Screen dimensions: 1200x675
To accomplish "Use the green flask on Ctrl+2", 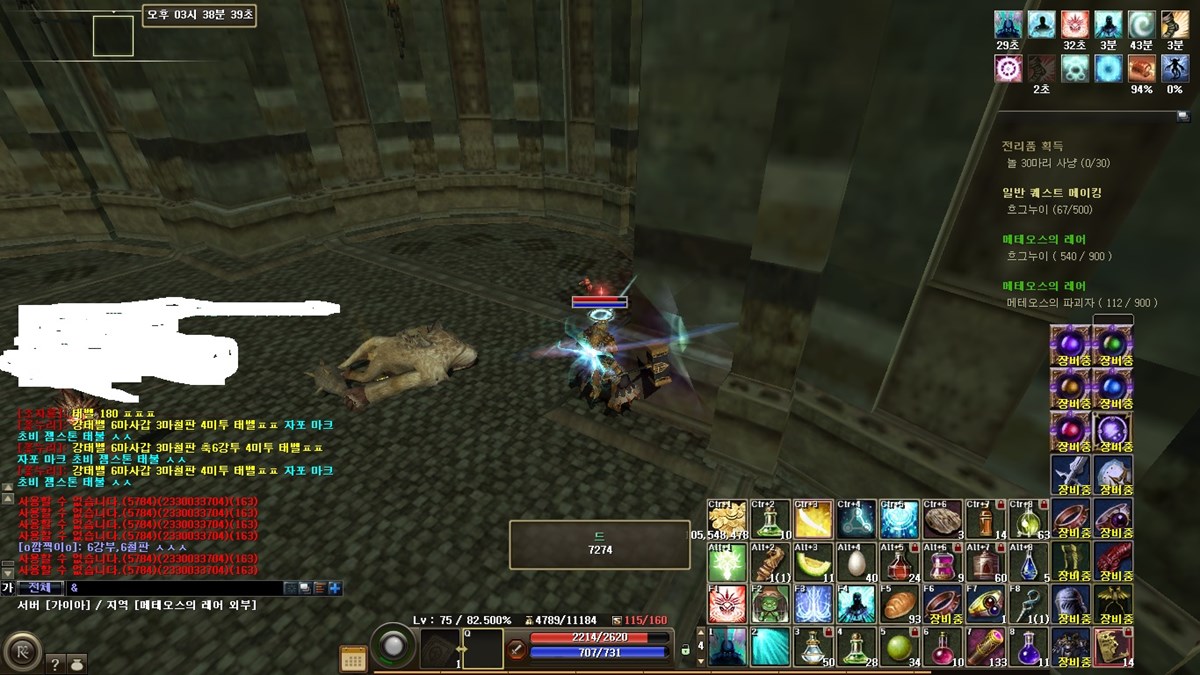I will [770, 519].
